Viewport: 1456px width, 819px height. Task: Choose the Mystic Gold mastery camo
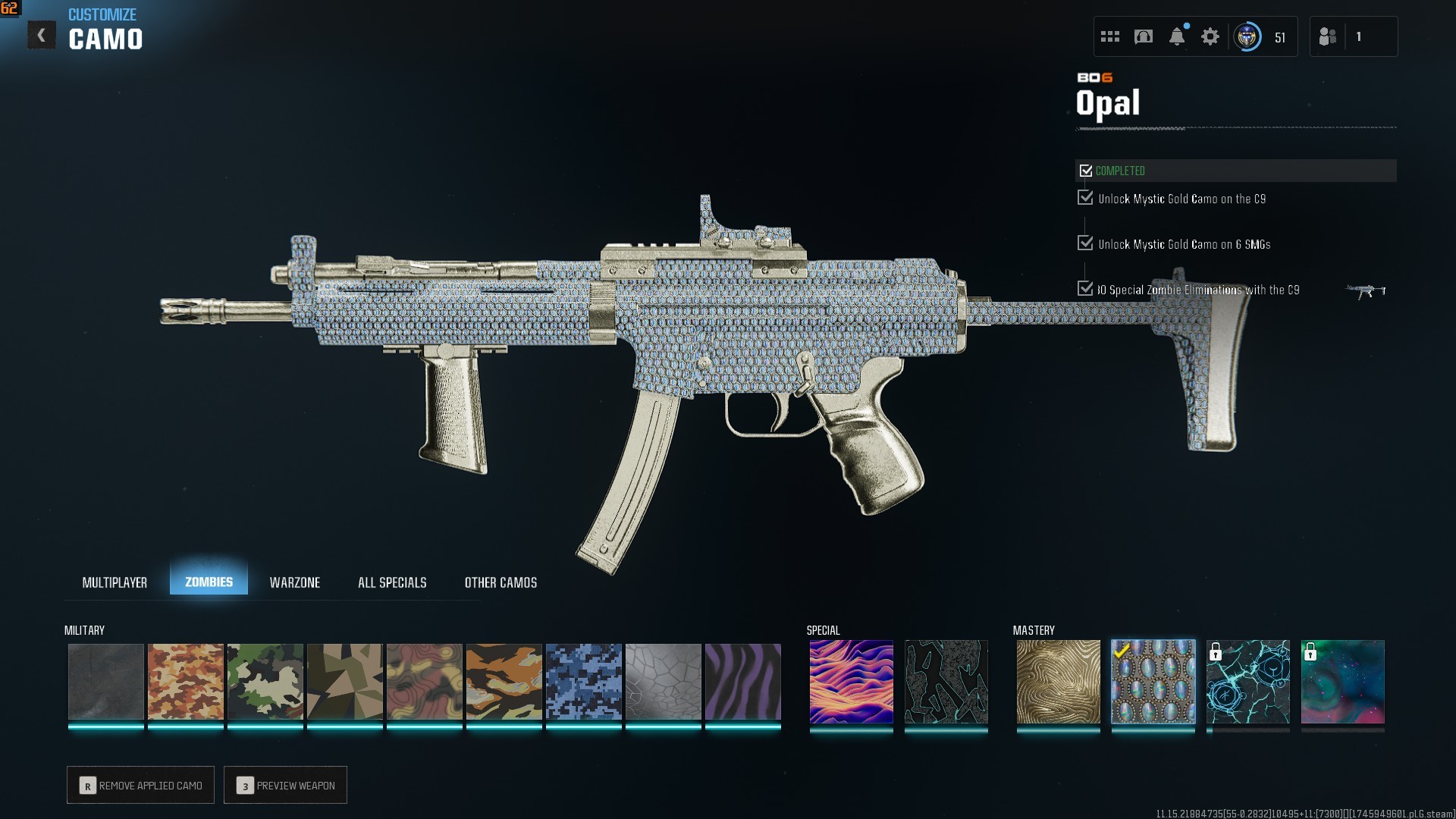coord(1058,682)
